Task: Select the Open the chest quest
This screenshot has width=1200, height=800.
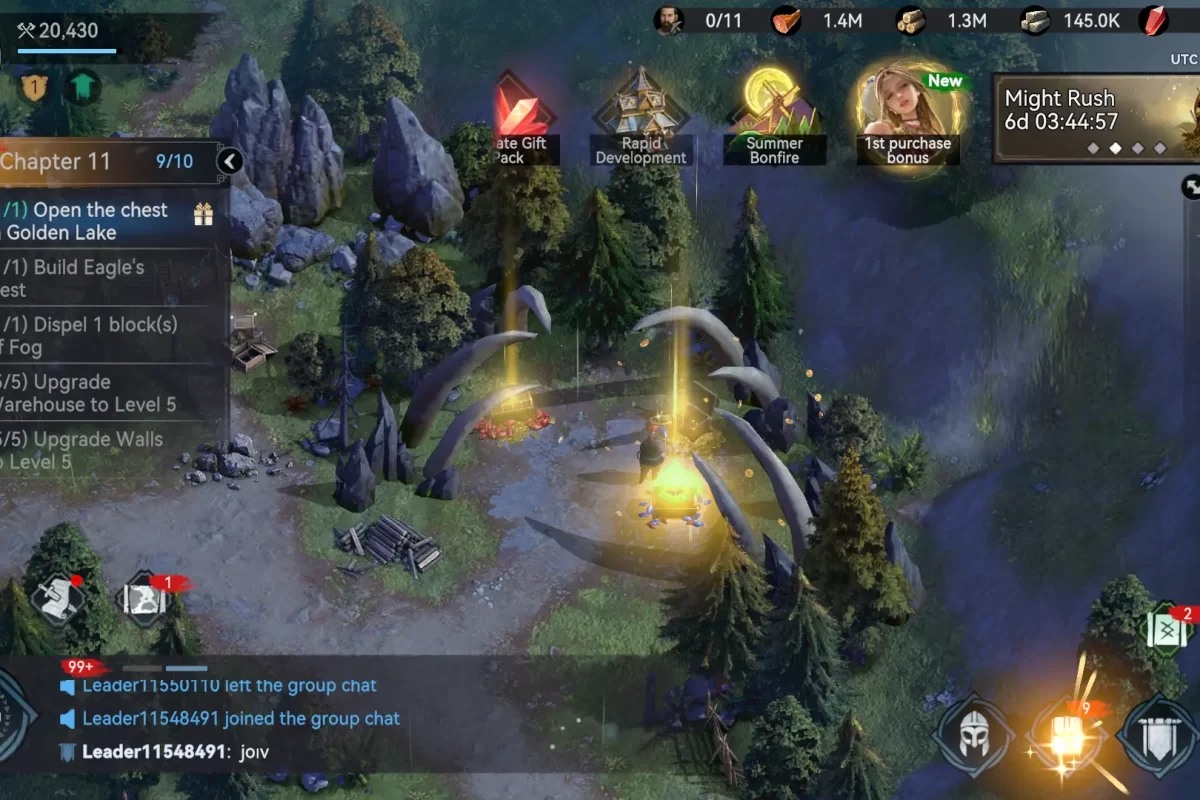Action: [x=110, y=221]
